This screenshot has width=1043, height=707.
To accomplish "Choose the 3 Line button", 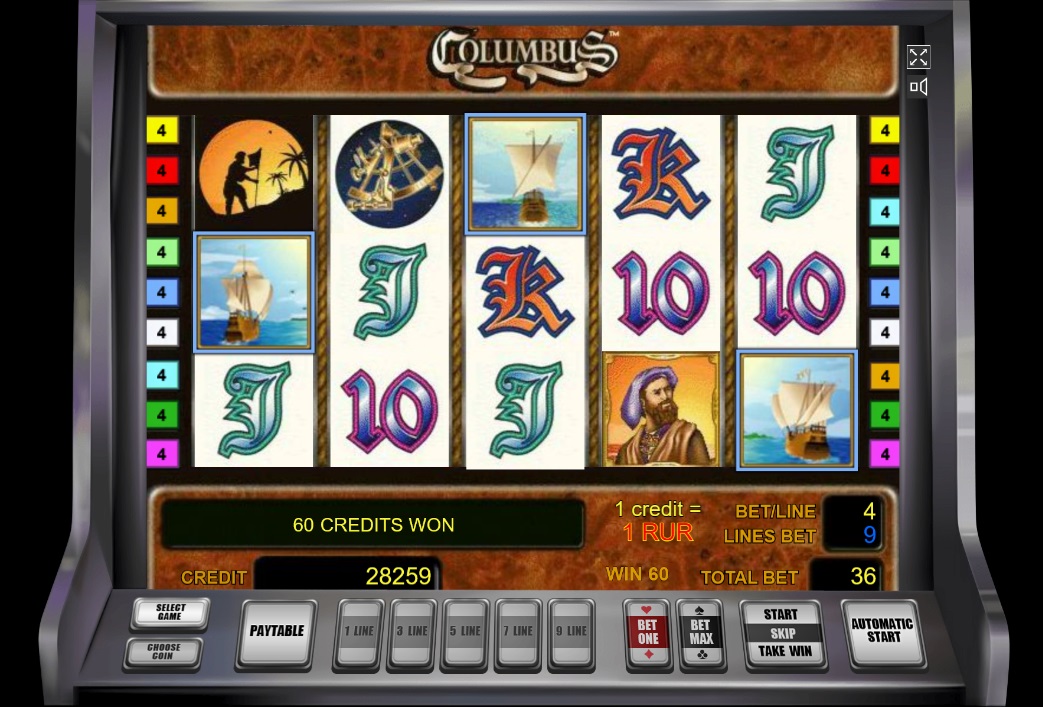I will [412, 632].
